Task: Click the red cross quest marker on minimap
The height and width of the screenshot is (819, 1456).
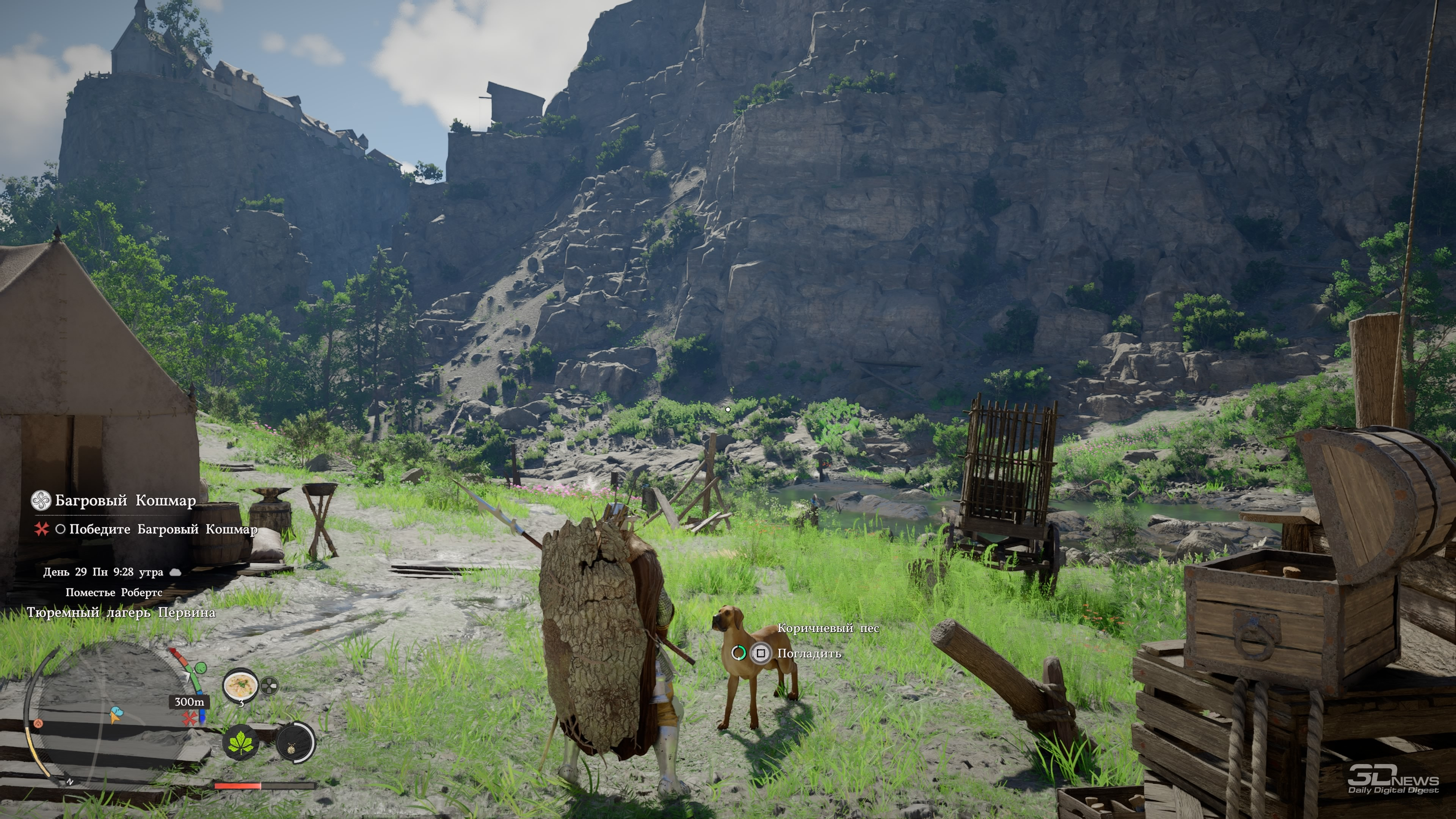Action: [x=189, y=719]
